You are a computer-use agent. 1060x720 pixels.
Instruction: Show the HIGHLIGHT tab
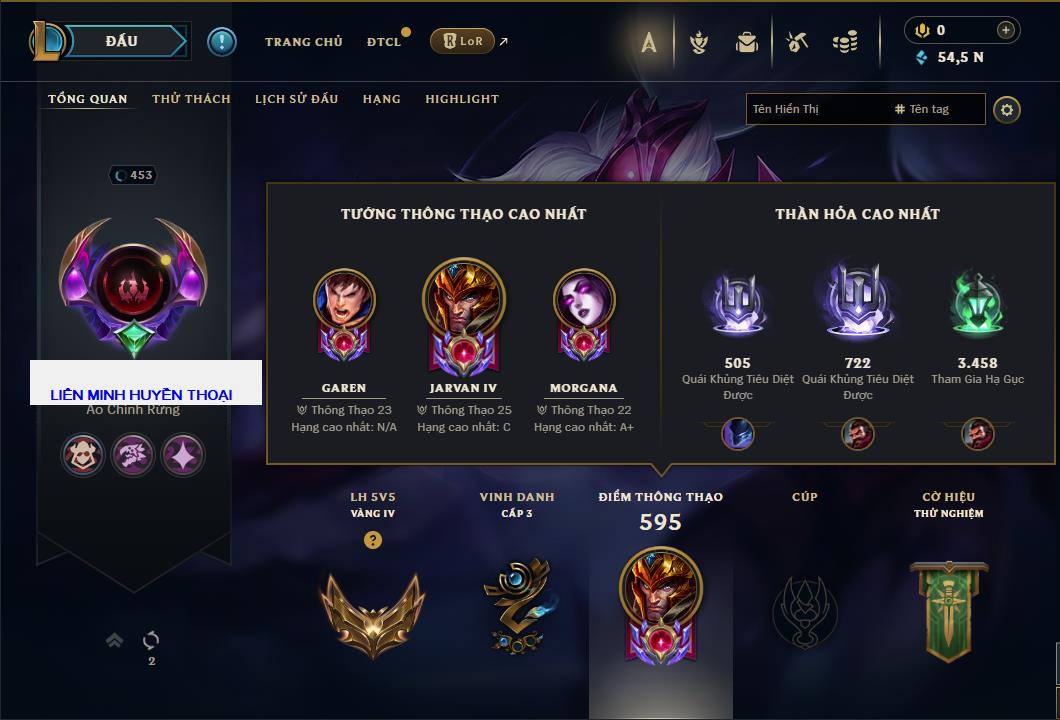(x=462, y=99)
